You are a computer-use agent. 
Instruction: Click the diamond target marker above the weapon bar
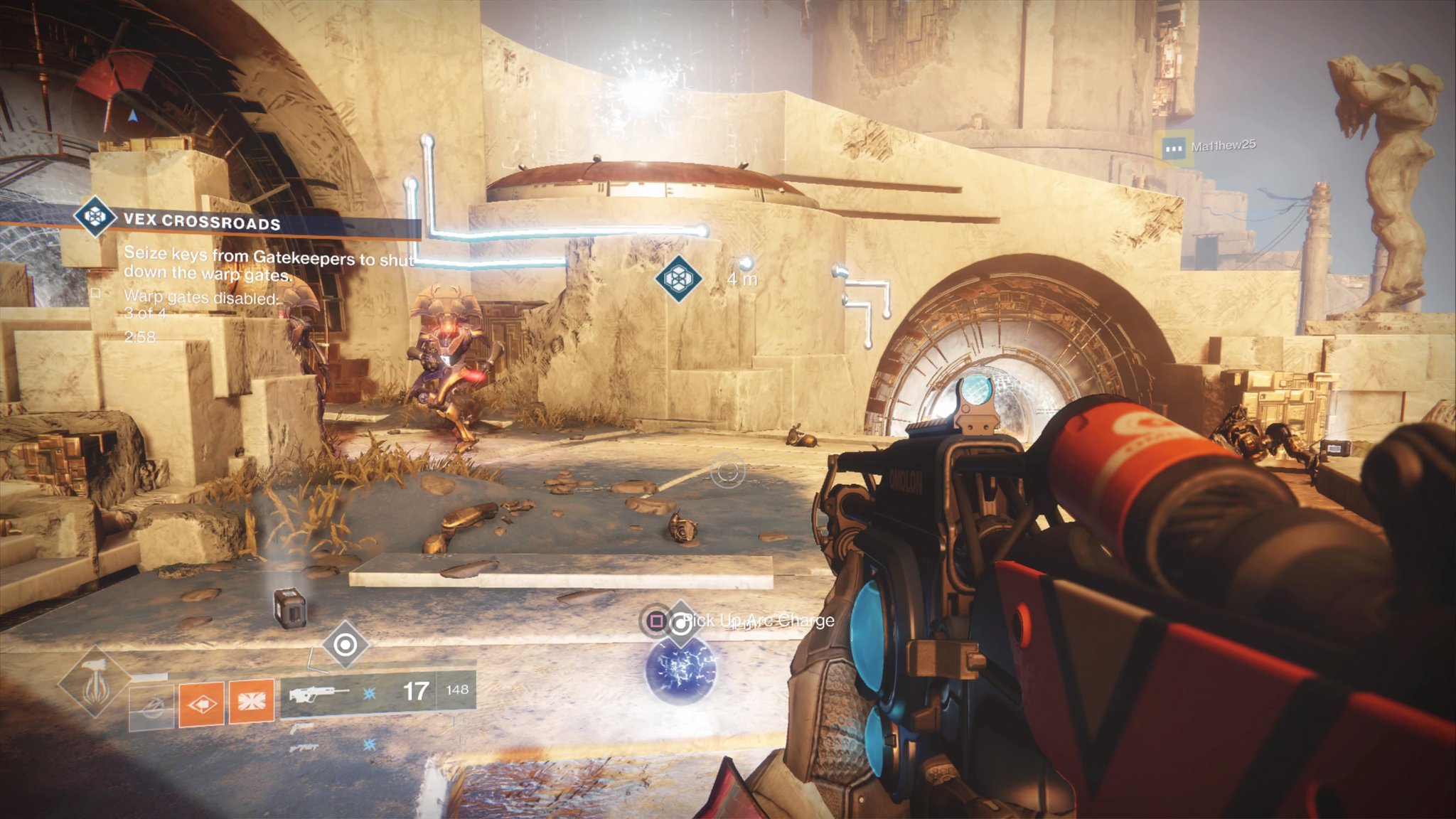coord(346,644)
